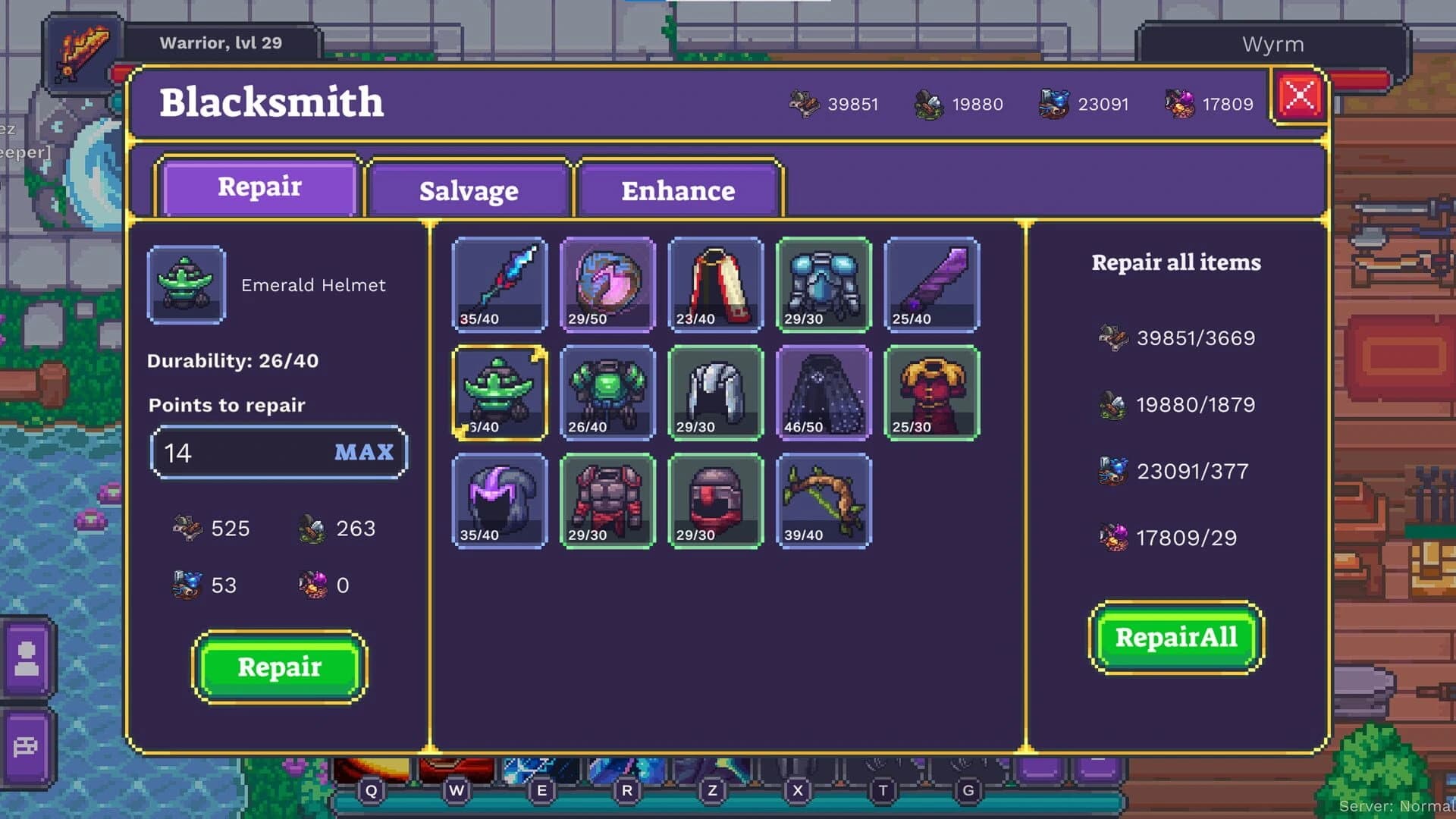Close the Blacksmith window

point(1298,93)
